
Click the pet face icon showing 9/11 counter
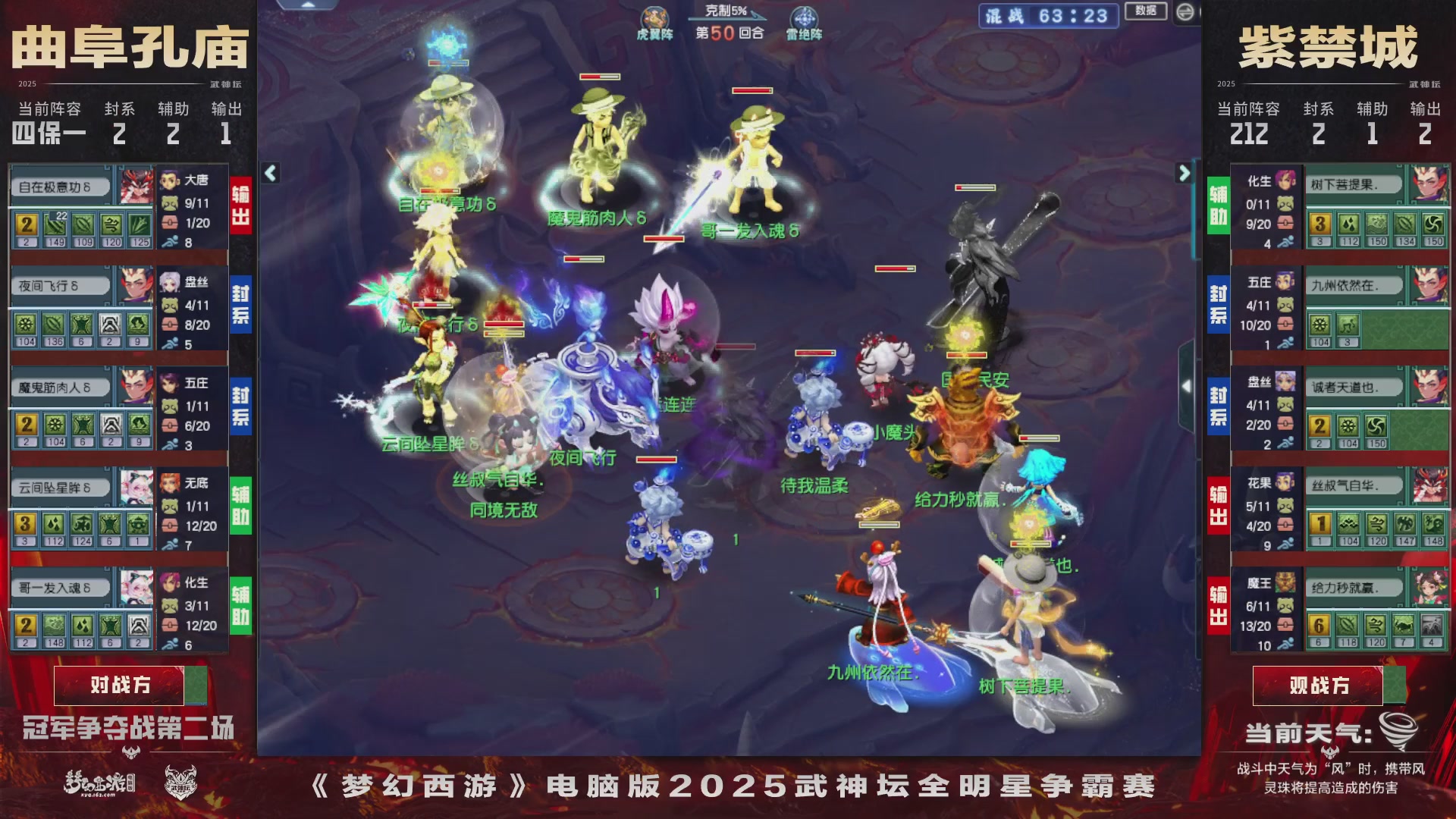click(x=170, y=202)
